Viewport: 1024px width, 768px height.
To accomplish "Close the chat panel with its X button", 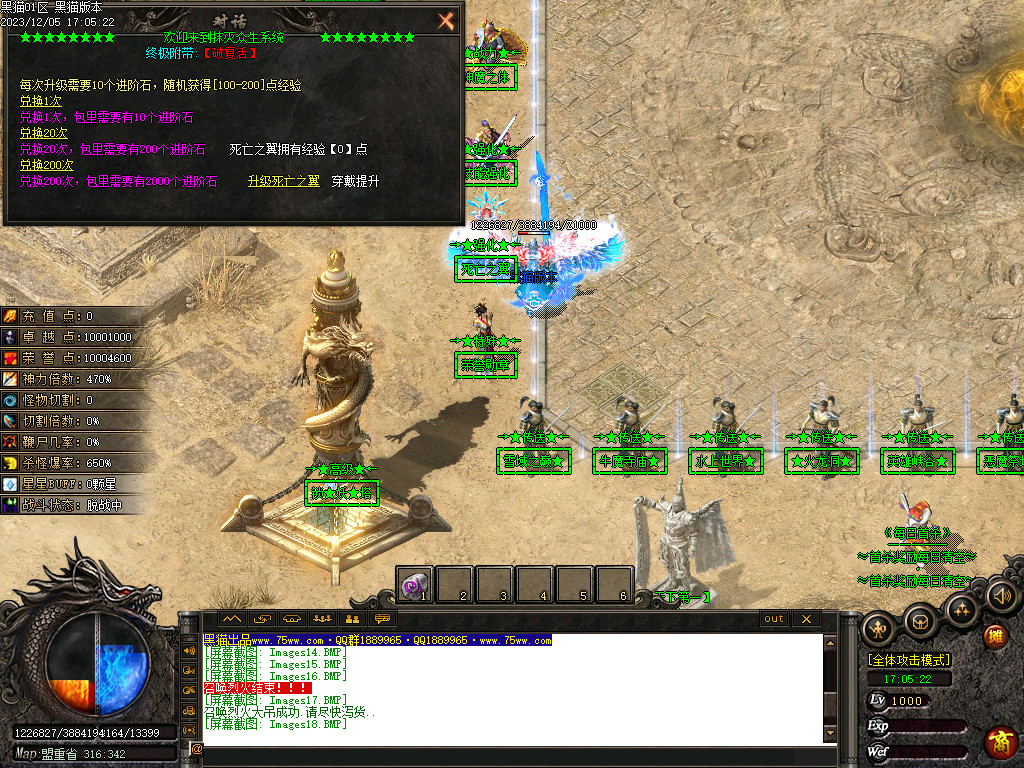I will 806,619.
